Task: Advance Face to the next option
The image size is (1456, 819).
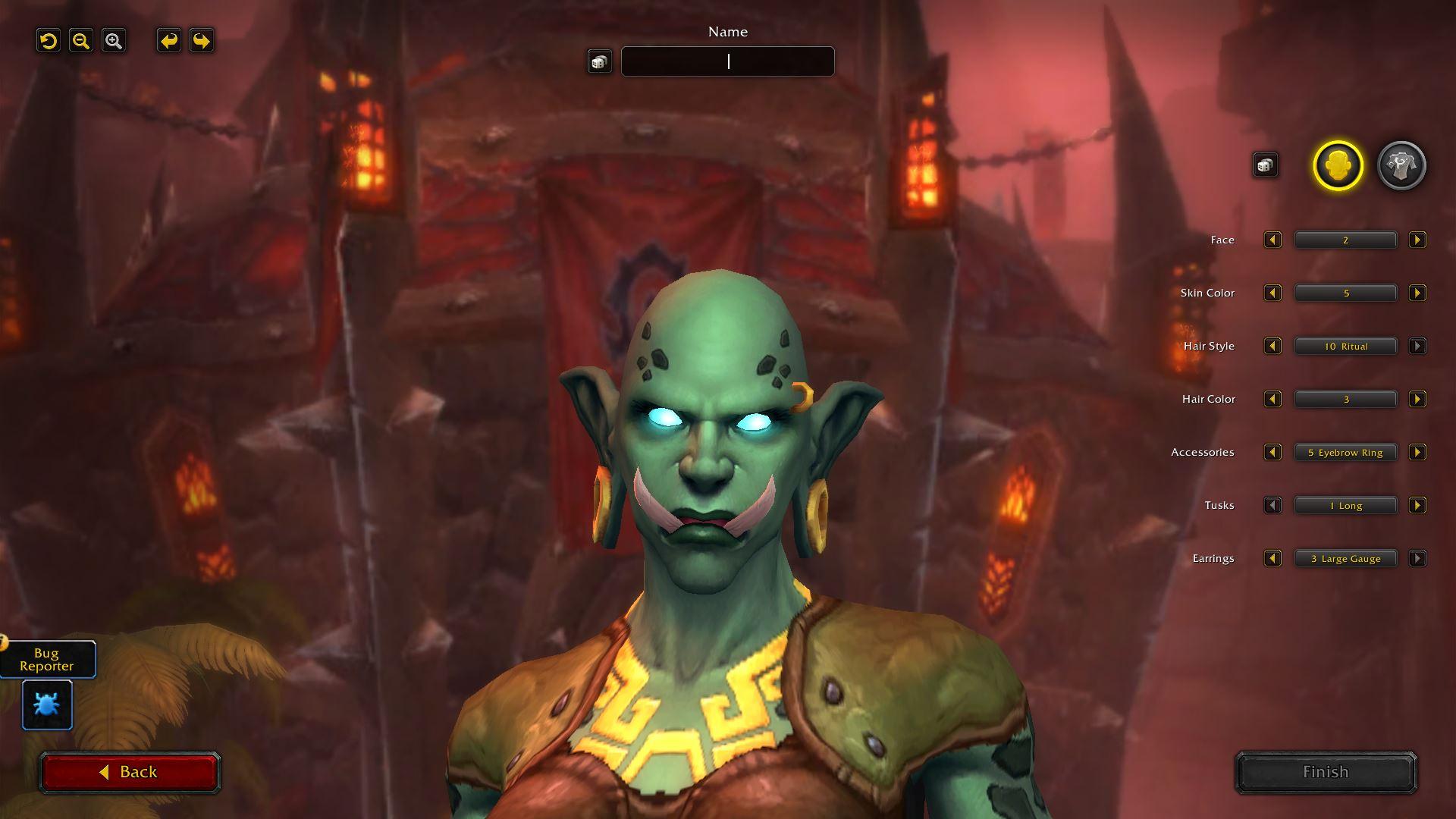Action: point(1417,240)
